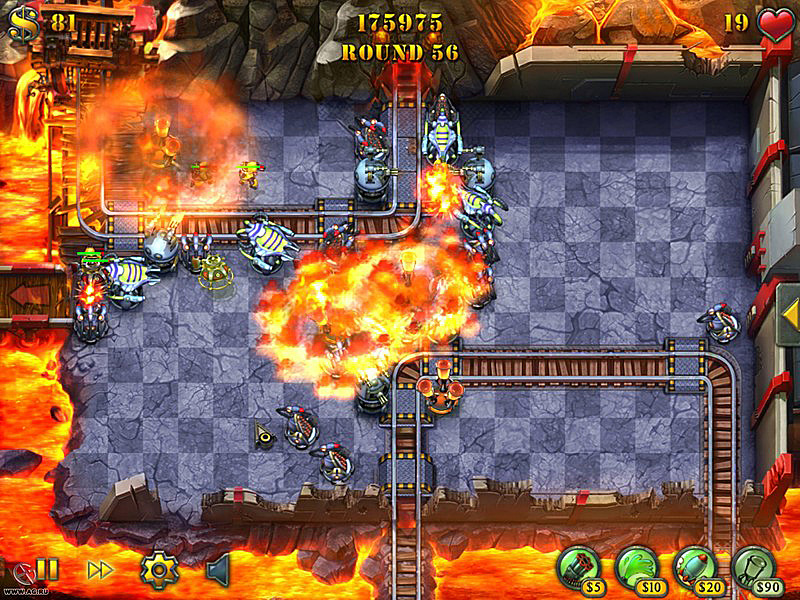Choose the $10 green goo tower
The width and height of the screenshot is (800, 600).
(636, 565)
